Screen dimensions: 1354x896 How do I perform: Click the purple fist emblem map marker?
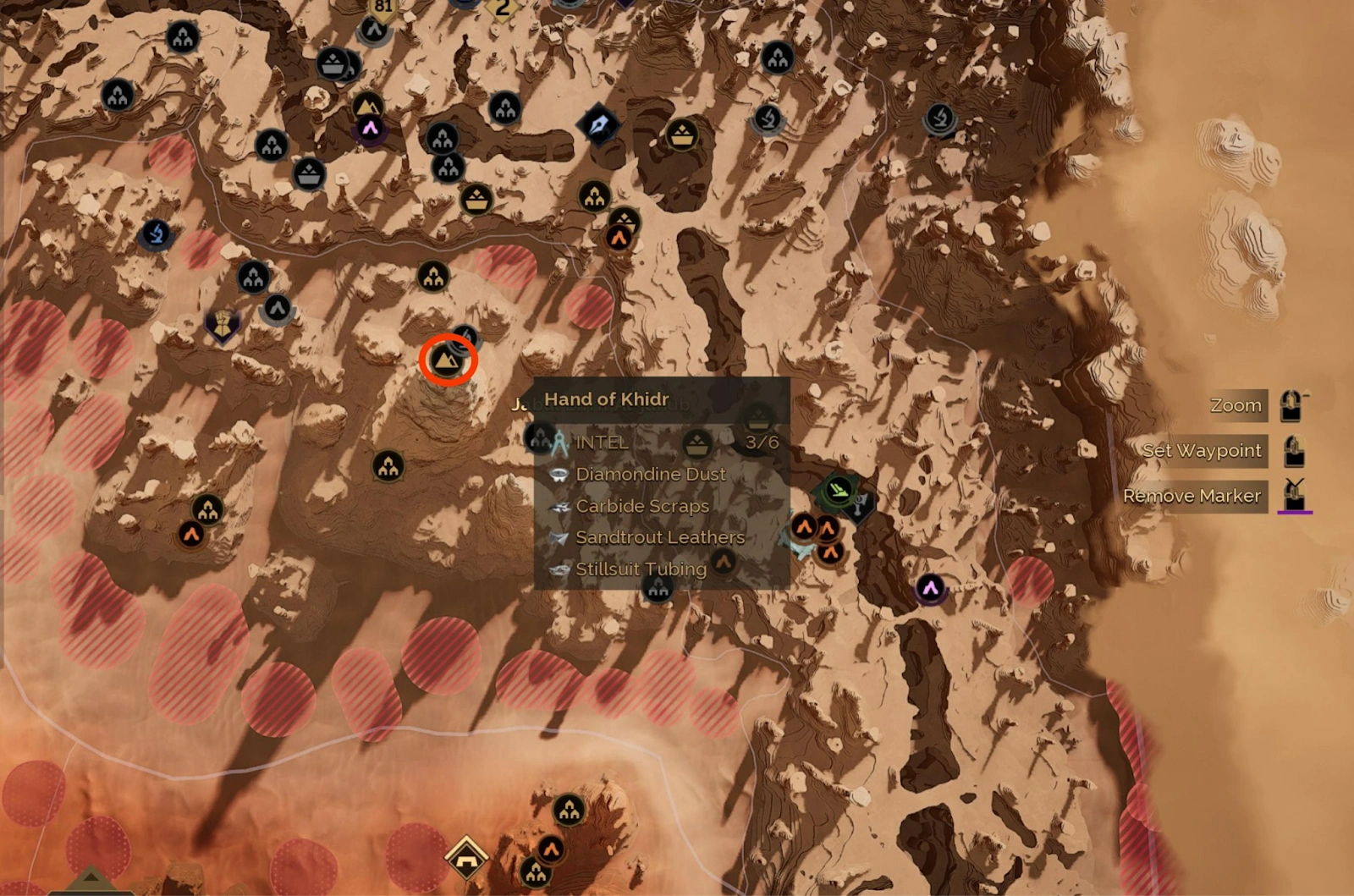[223, 325]
